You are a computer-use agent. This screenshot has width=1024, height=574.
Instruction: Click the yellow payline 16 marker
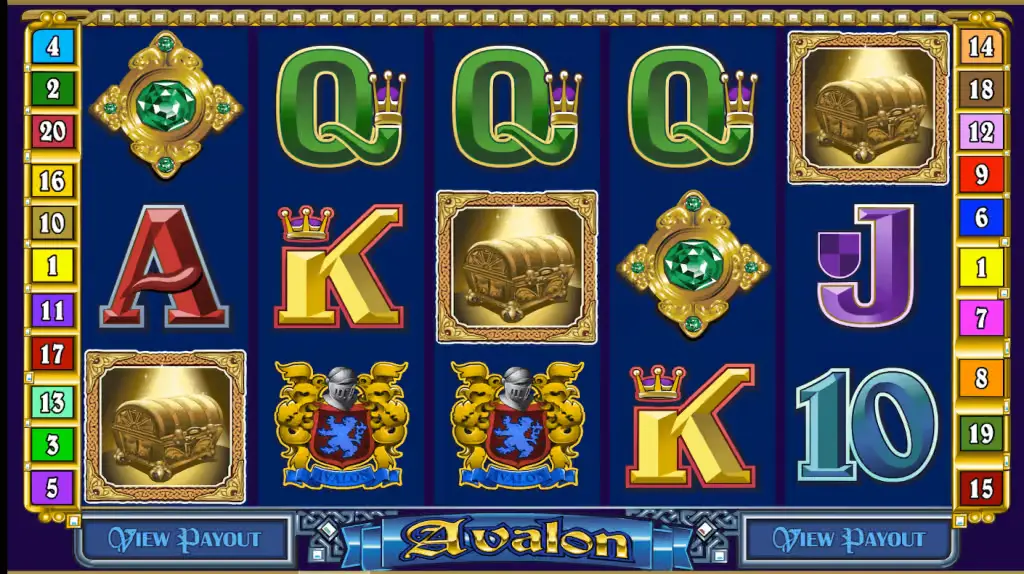(52, 180)
